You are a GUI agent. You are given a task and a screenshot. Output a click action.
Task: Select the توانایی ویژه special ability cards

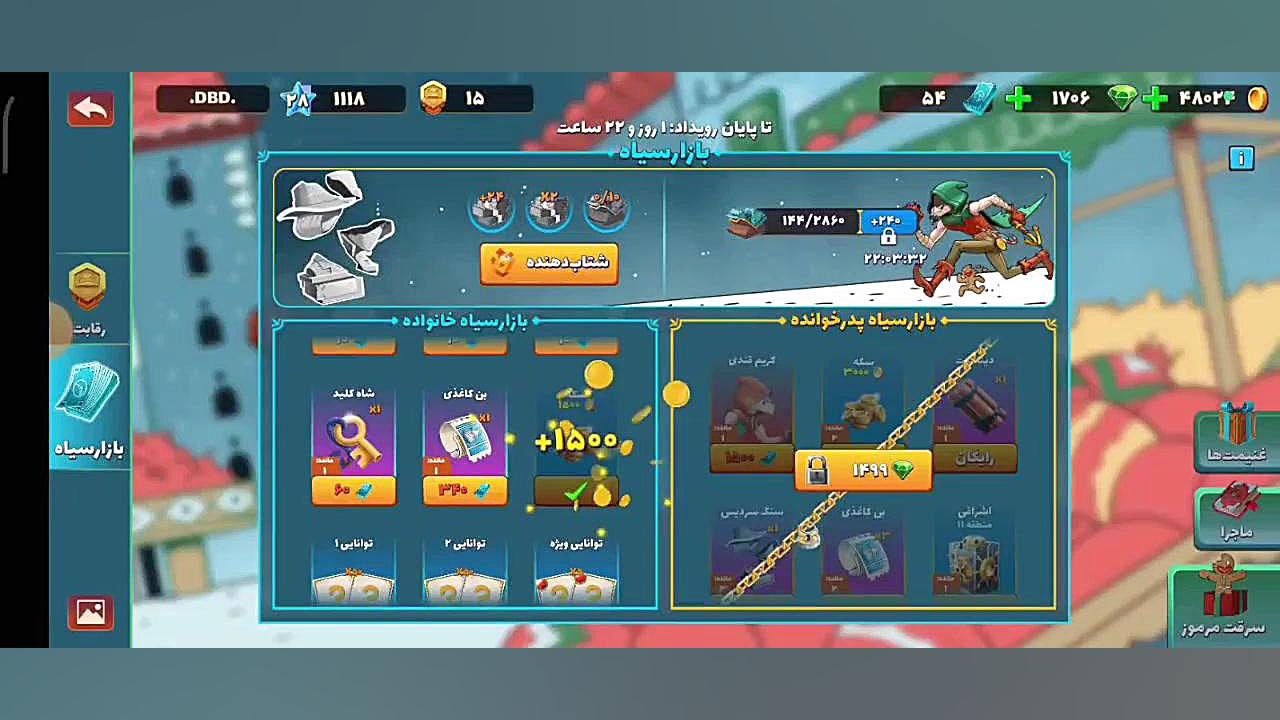point(576,573)
